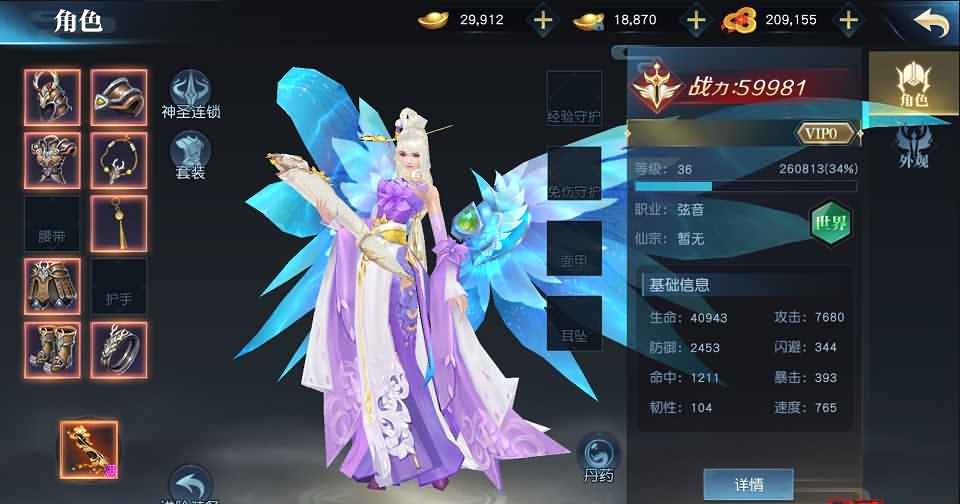The width and height of the screenshot is (960, 504).
Task: Select the equipped shoulder armor slot
Action: (119, 97)
